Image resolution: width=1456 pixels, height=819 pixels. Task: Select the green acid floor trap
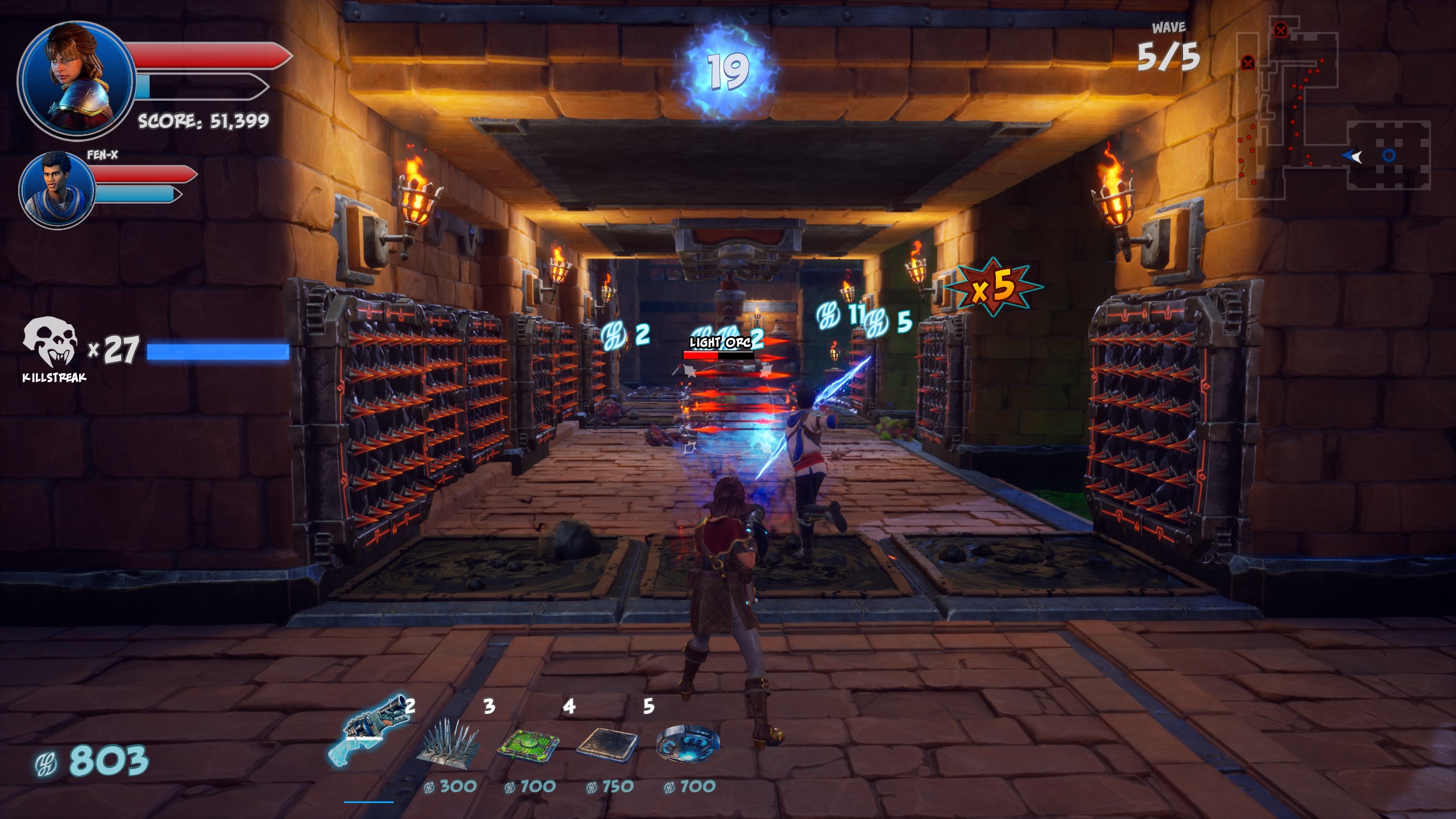click(528, 743)
